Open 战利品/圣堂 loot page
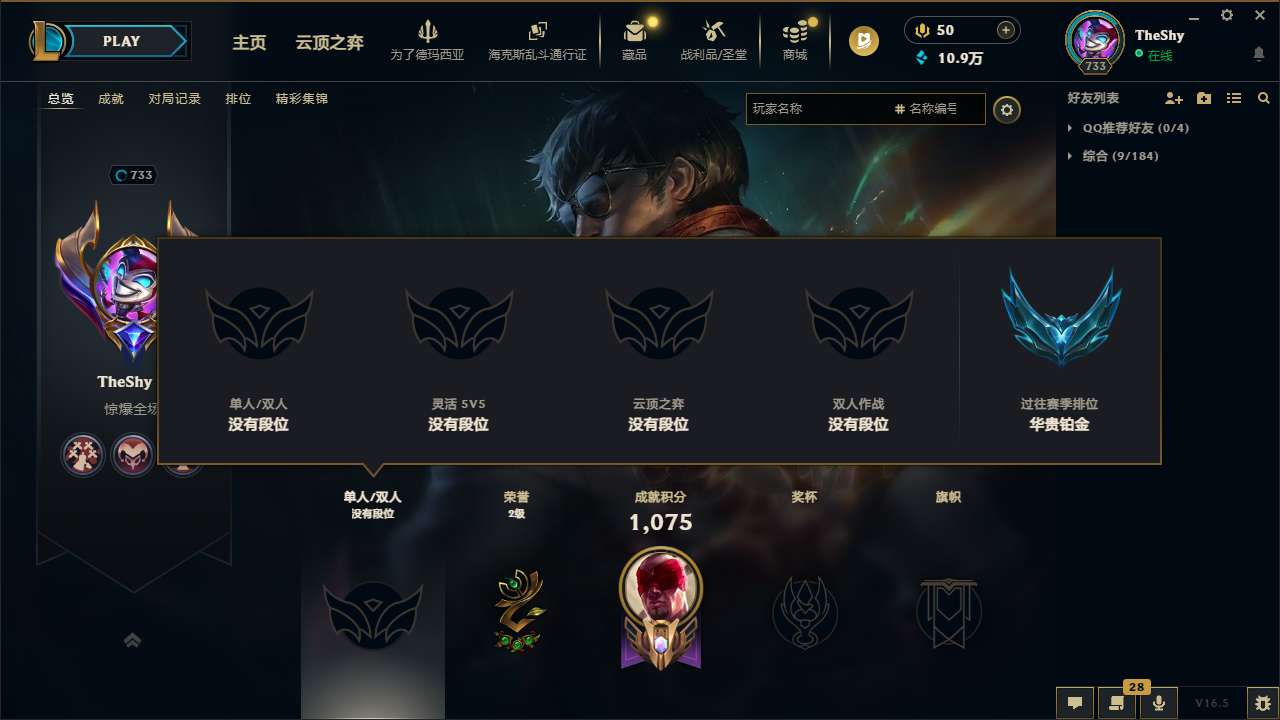The width and height of the screenshot is (1280, 720). (x=712, y=40)
